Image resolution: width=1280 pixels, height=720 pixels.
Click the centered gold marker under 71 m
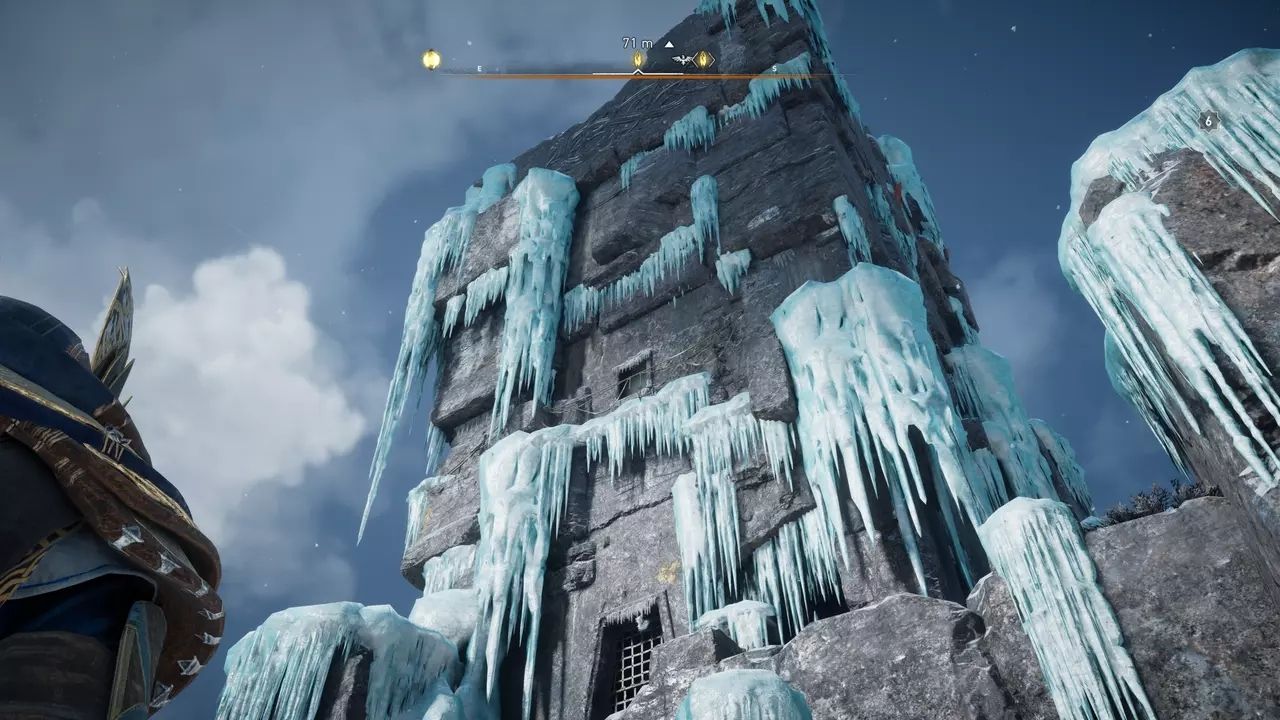click(639, 60)
